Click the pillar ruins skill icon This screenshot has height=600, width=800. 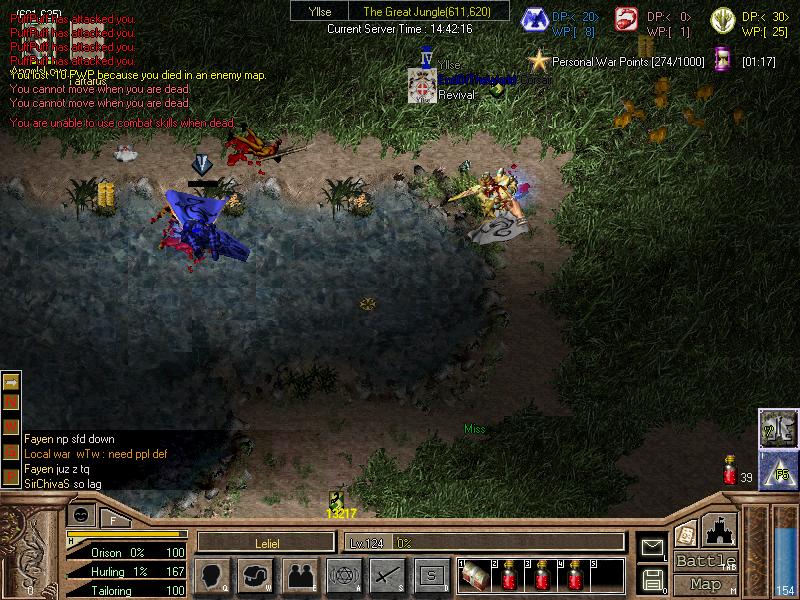click(778, 428)
